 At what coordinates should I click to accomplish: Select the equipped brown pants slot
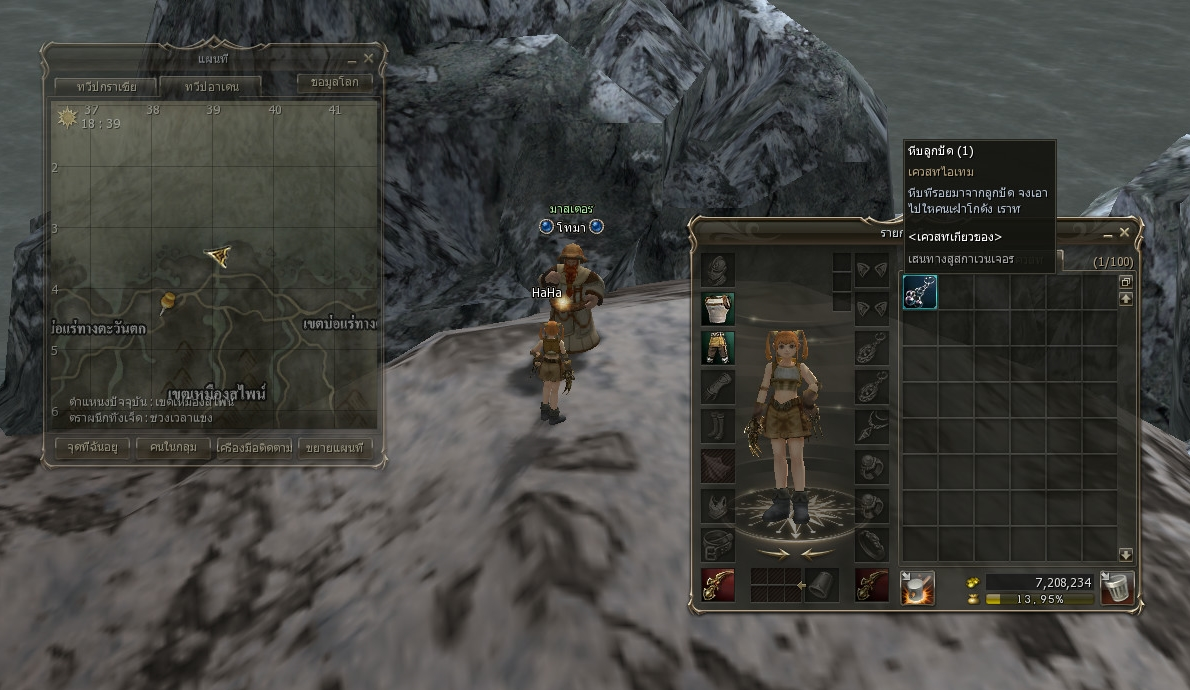(718, 348)
